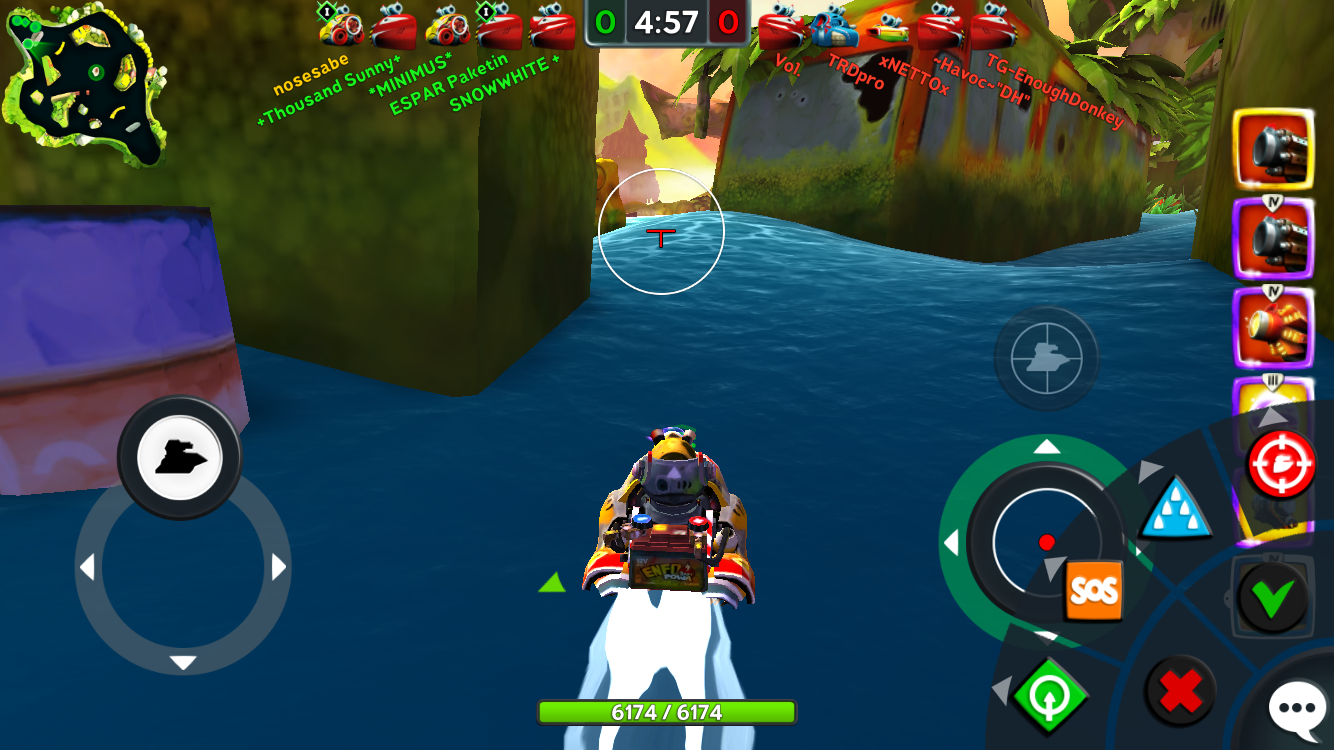Send the red crosshair attack command
Screen dimensions: 1334x750
tap(1281, 465)
